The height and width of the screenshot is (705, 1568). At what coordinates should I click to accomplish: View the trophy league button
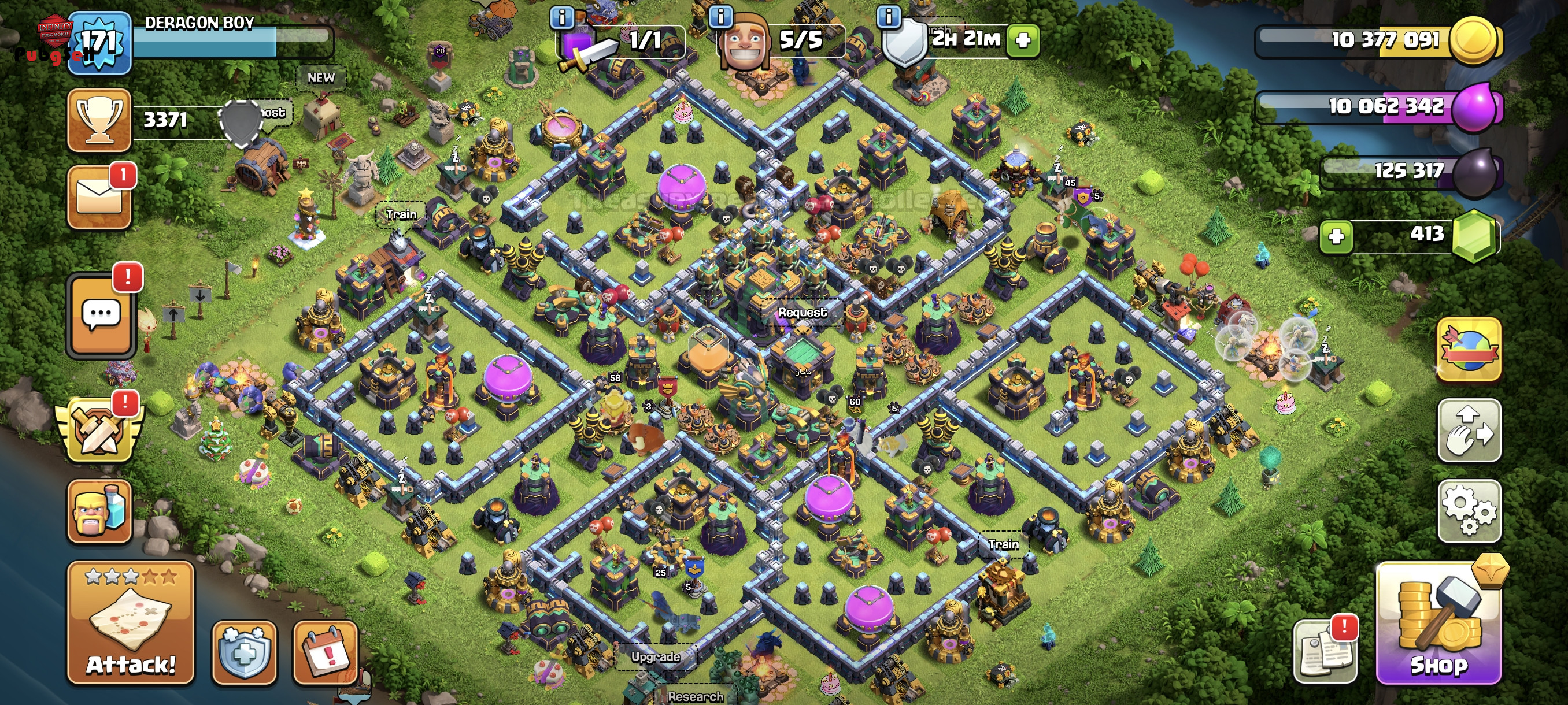pyautogui.click(x=99, y=120)
